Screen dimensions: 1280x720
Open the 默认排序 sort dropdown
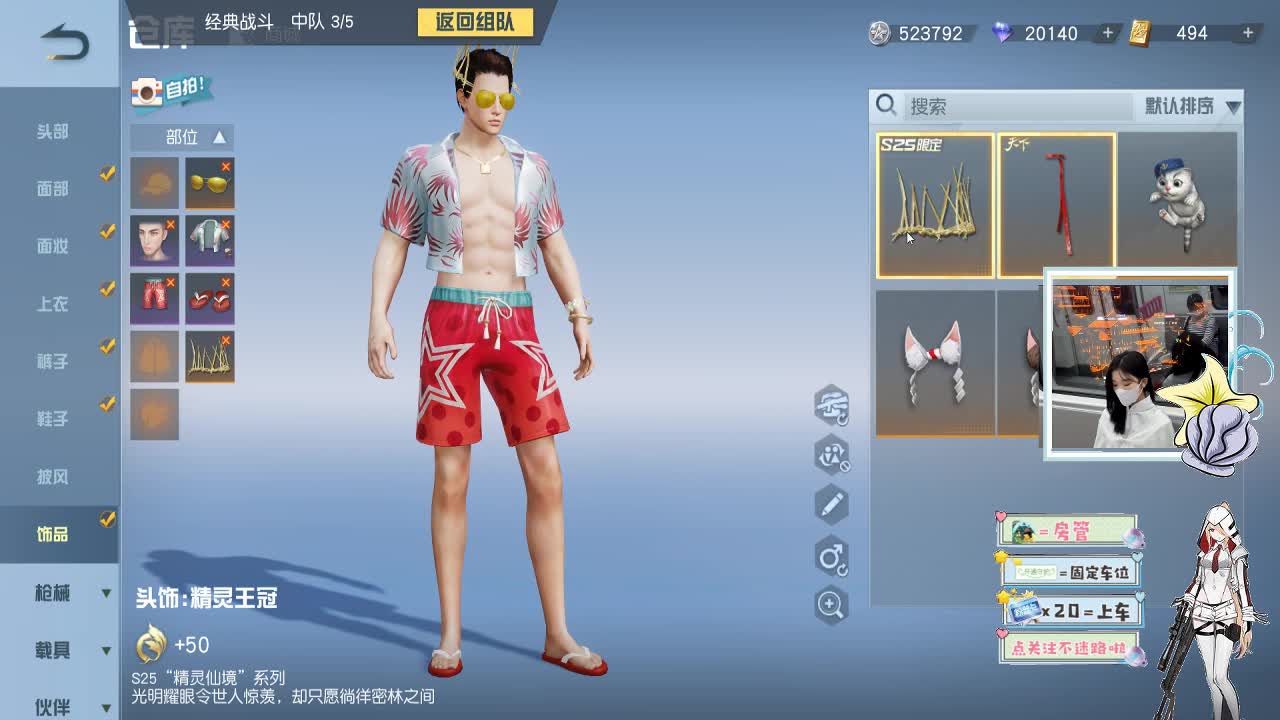[x=1185, y=105]
